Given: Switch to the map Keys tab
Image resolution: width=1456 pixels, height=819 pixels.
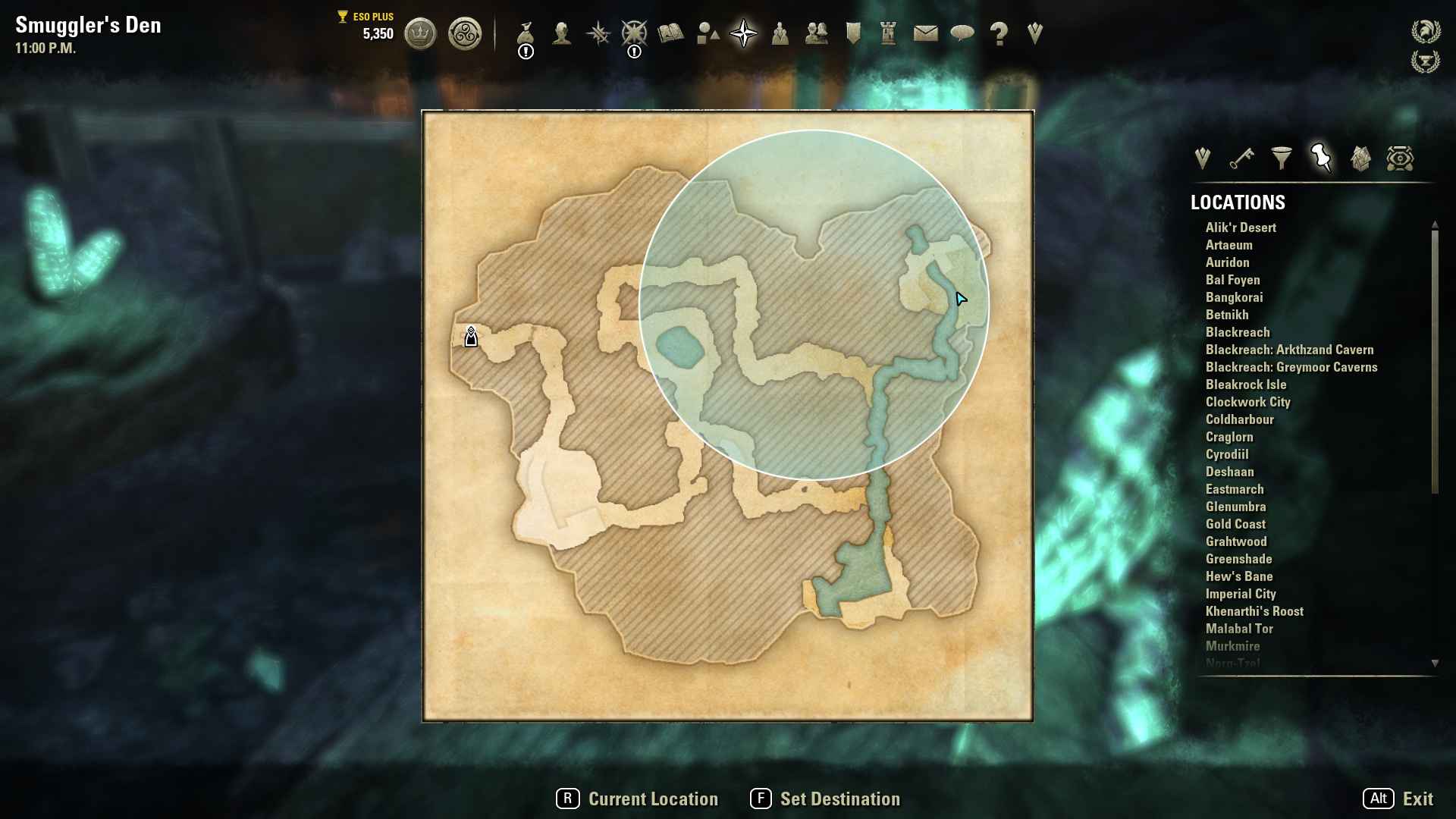Looking at the screenshot, I should pos(1241,158).
